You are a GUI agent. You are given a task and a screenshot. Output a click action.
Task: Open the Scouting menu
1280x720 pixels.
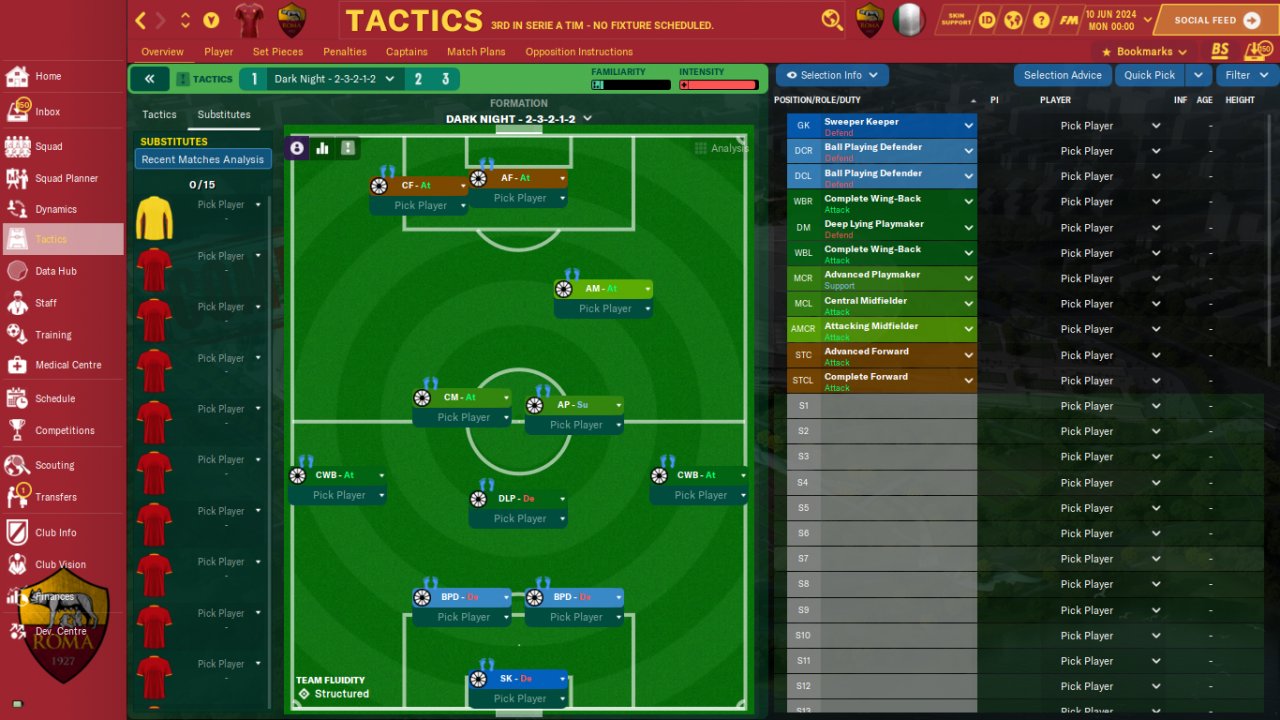tap(54, 465)
